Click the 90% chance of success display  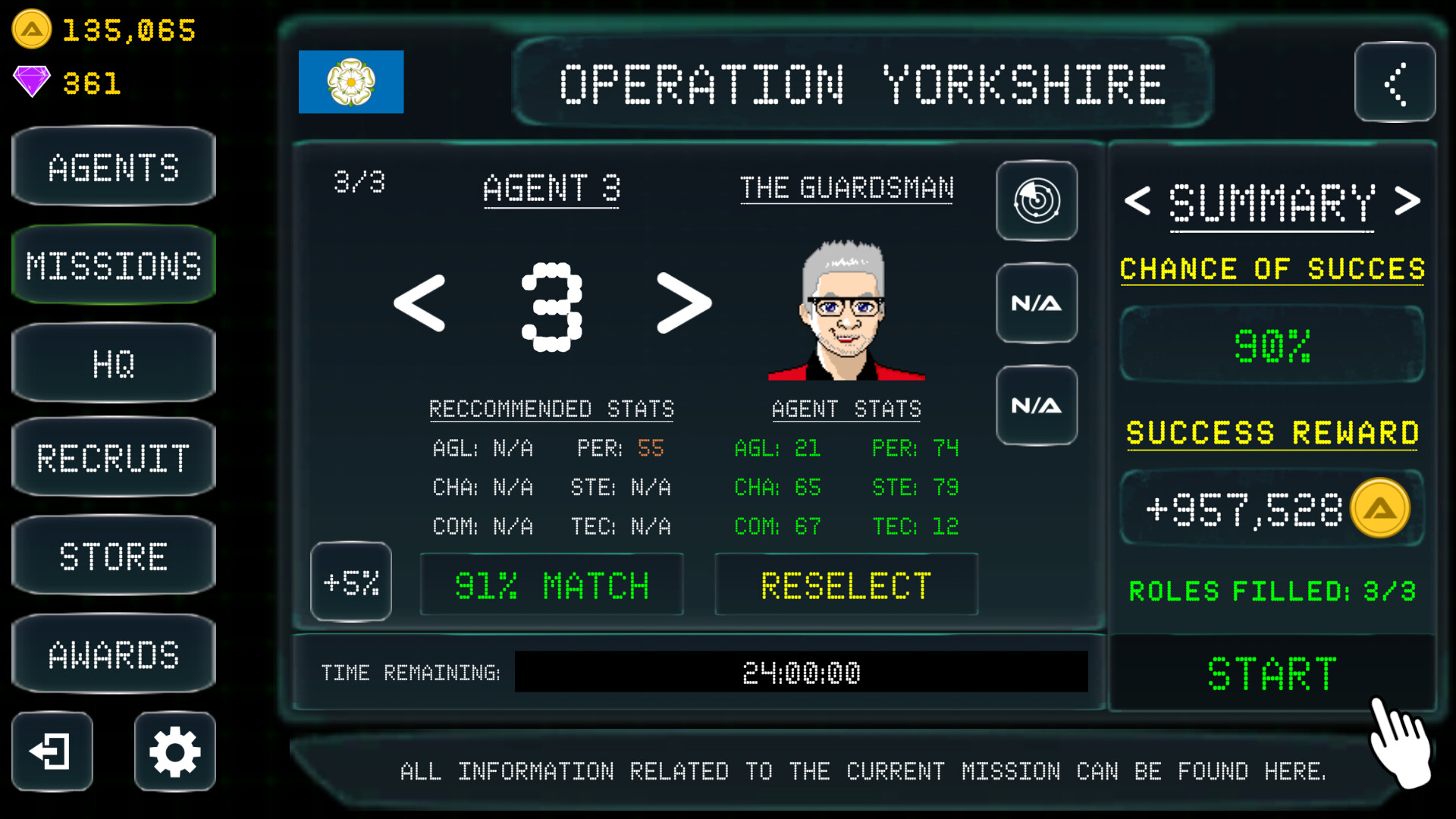click(1272, 345)
